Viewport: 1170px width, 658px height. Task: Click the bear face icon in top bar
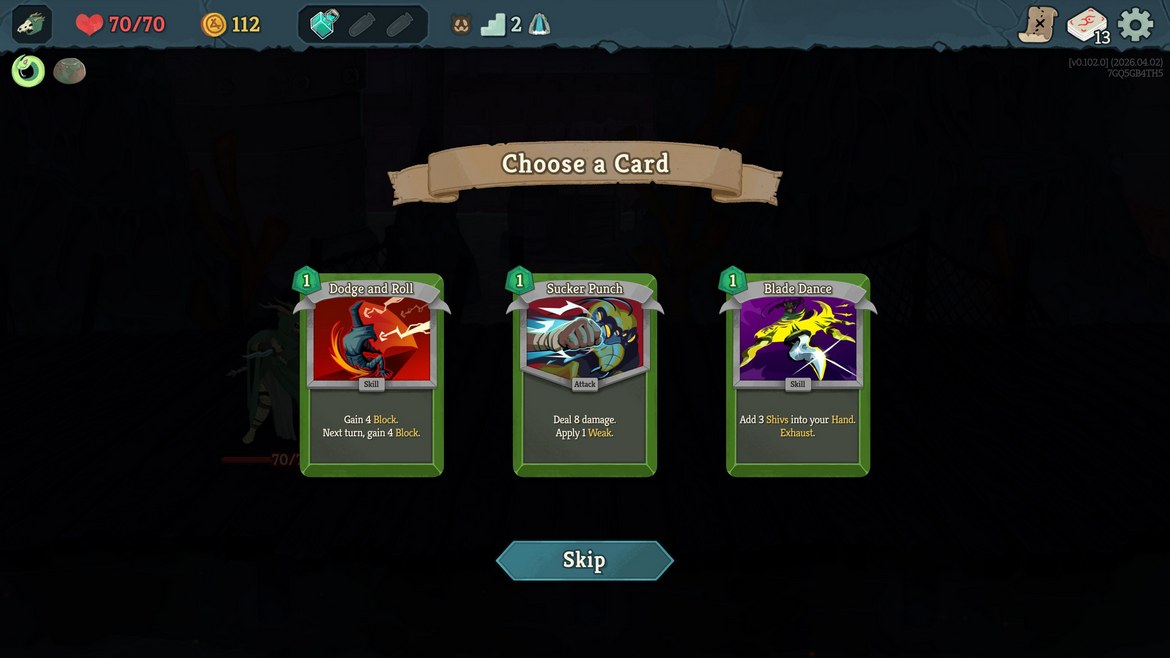[x=461, y=25]
